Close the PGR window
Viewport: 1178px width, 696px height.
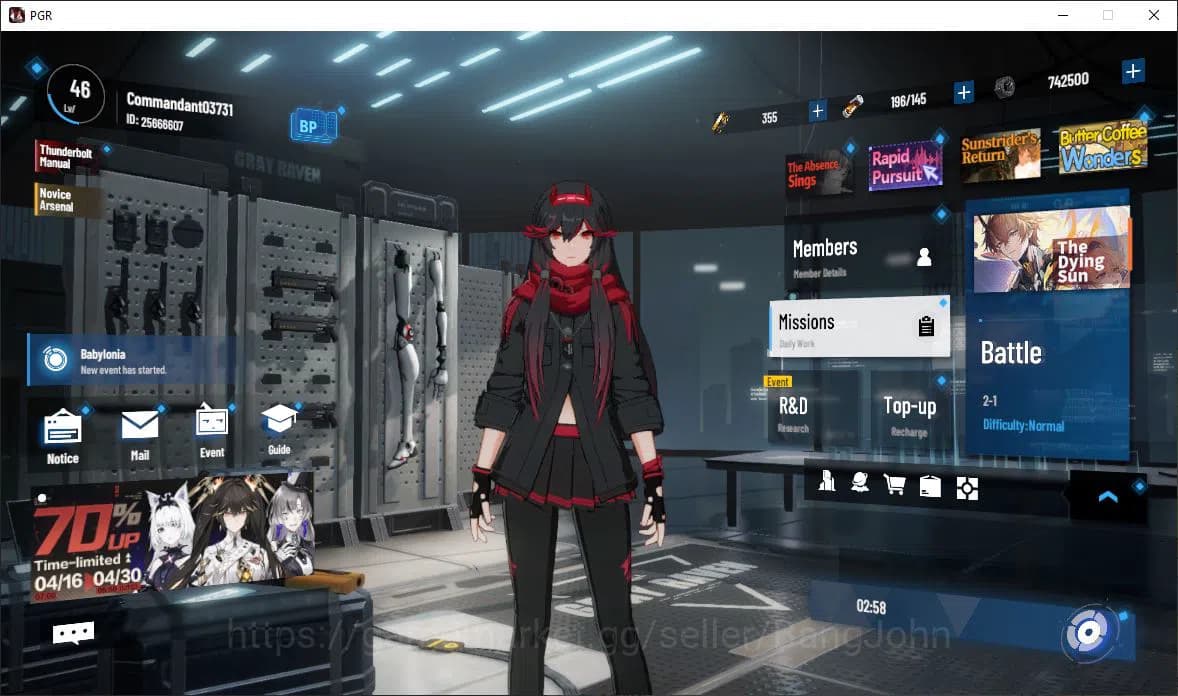point(1153,15)
